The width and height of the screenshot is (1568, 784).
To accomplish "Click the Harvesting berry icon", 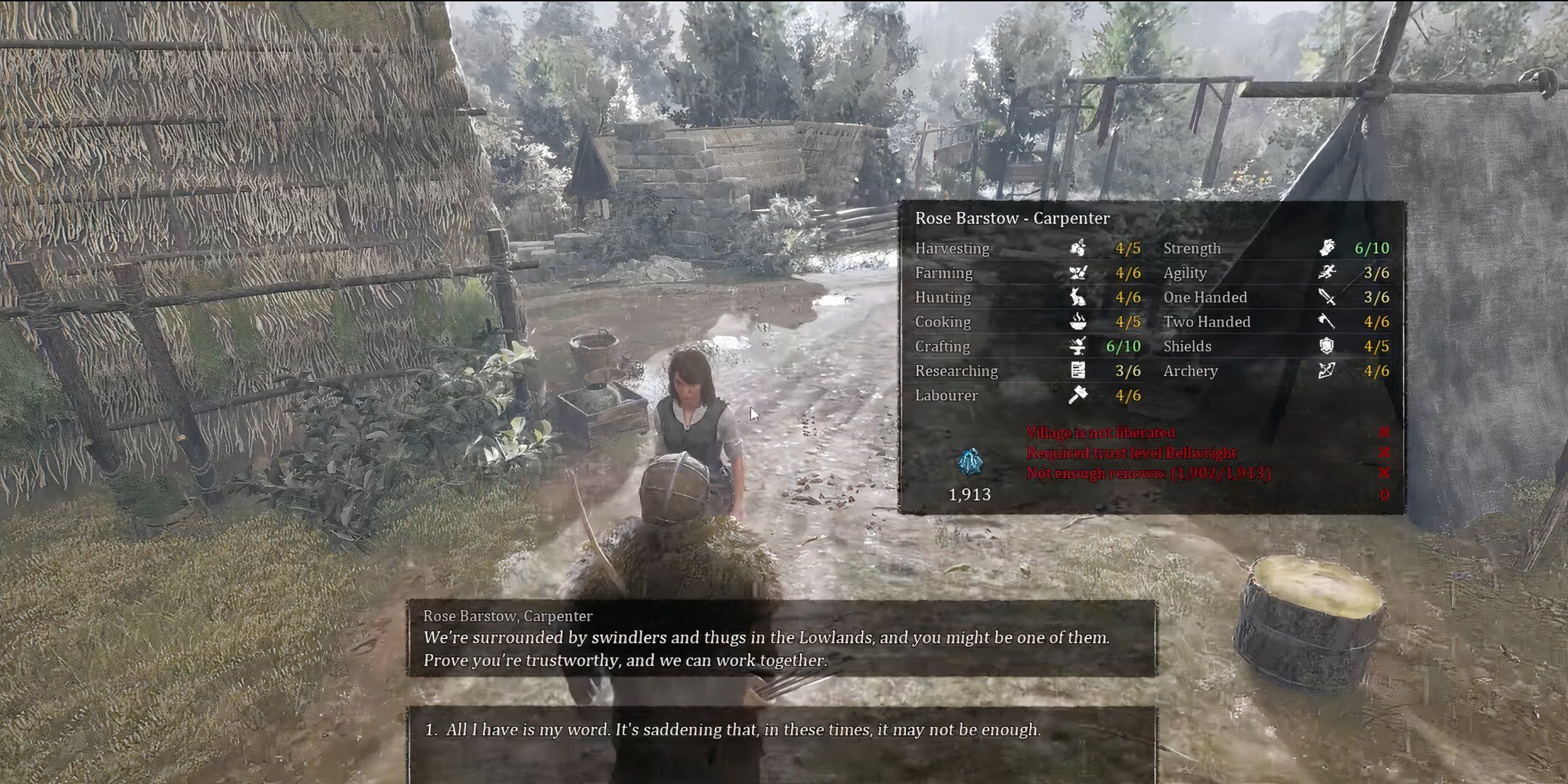I will (x=1079, y=248).
